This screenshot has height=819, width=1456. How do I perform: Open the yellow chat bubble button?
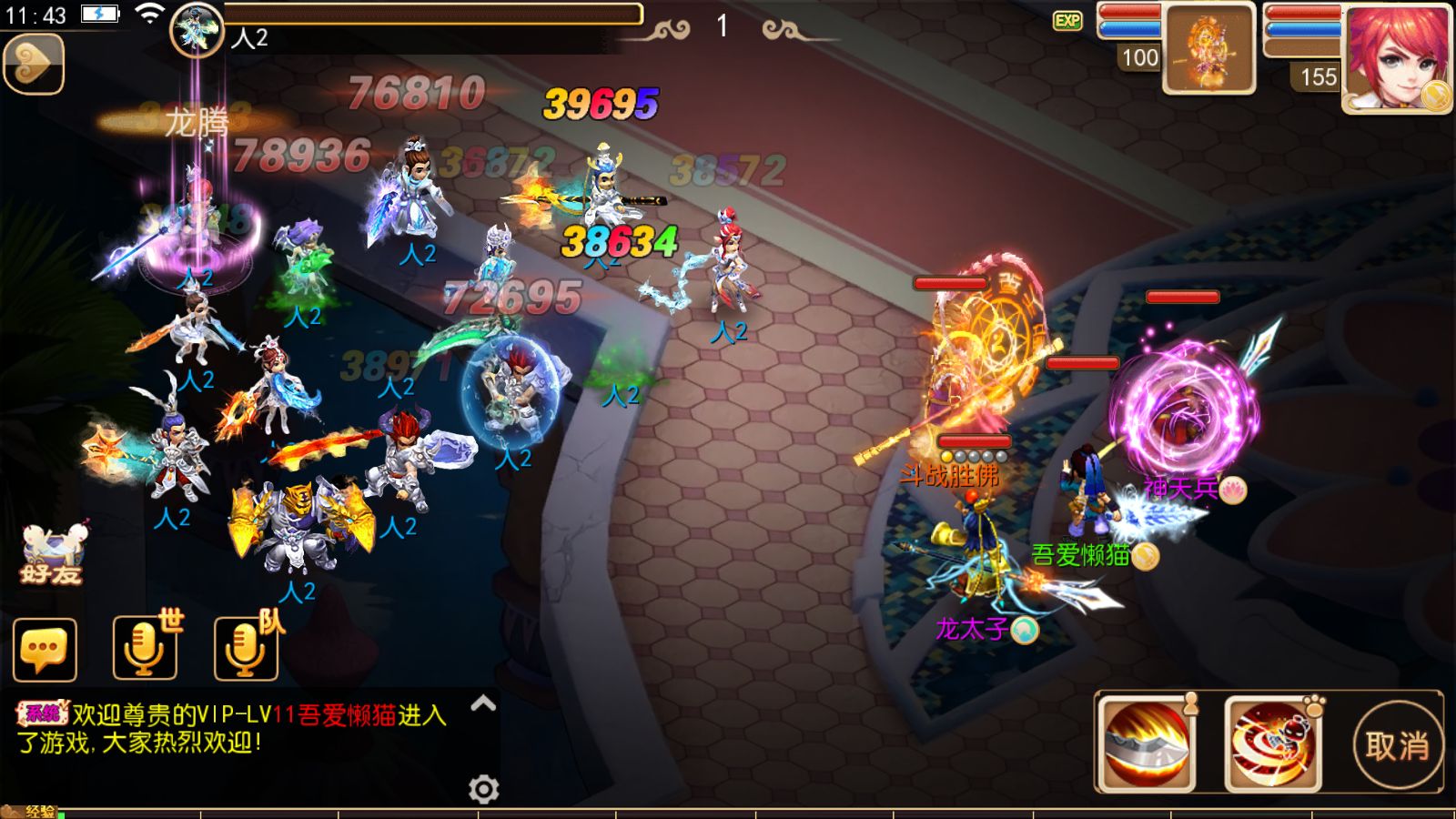(x=45, y=650)
